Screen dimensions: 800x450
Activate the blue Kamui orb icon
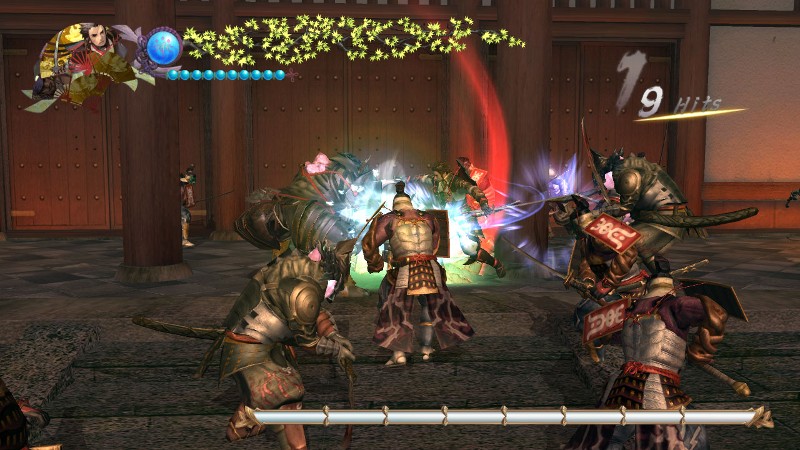(163, 46)
